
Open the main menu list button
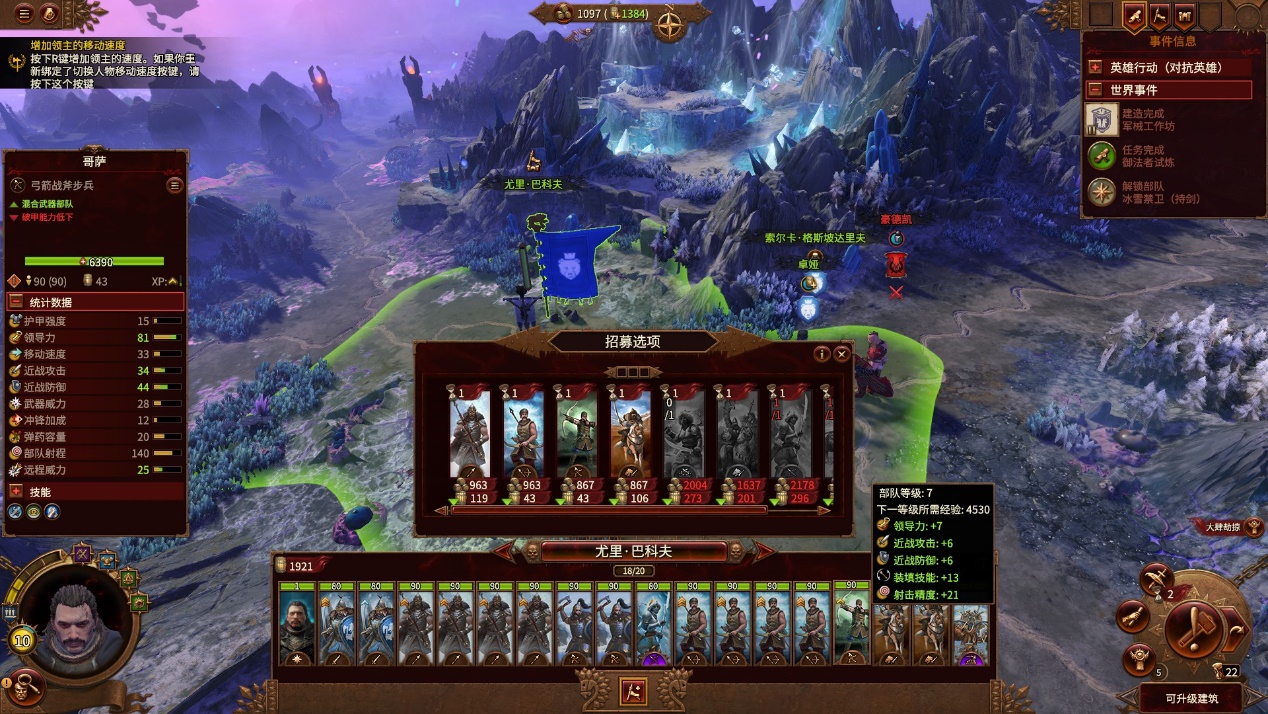[24, 14]
